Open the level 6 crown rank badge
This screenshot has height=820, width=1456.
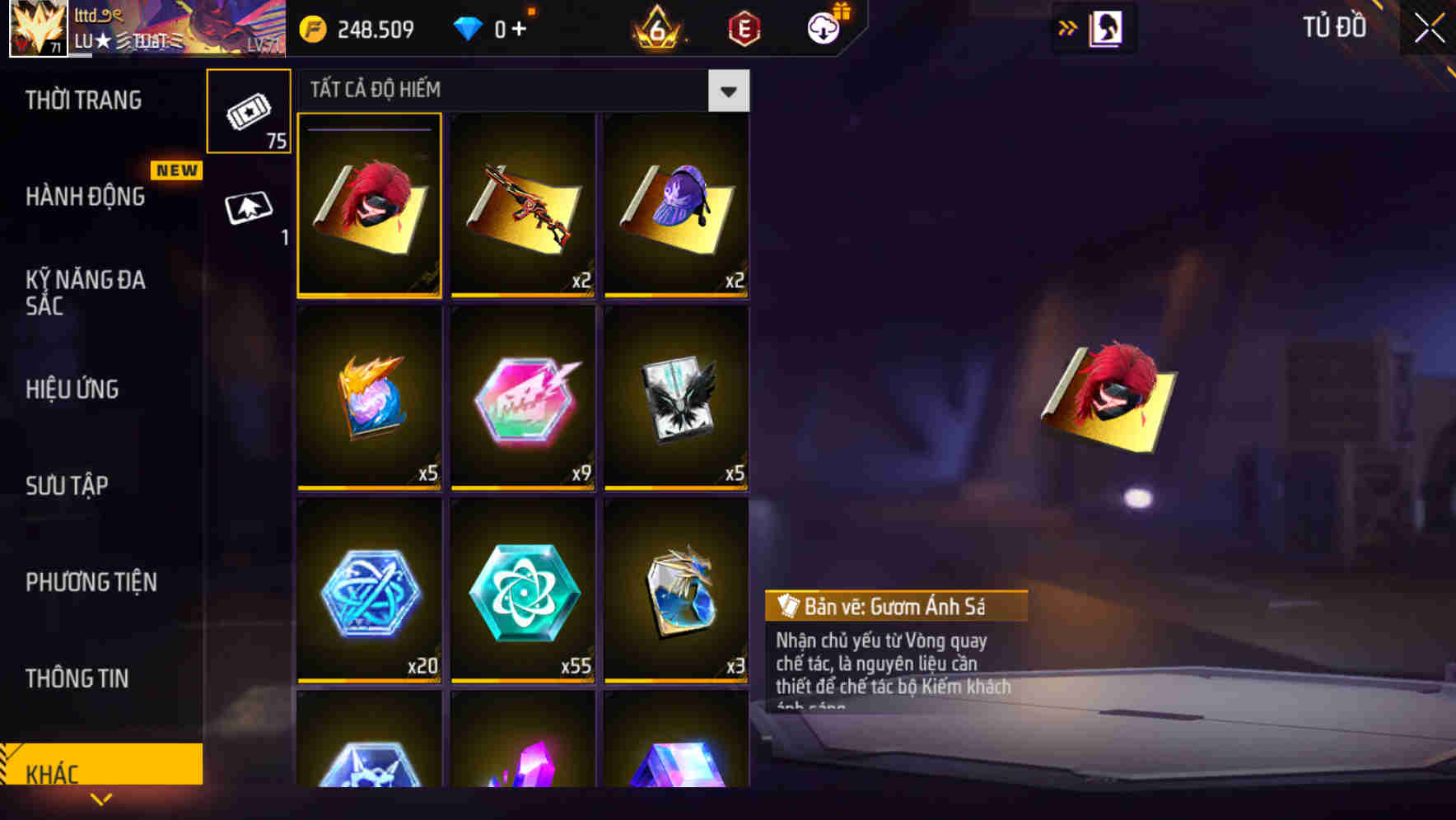(659, 27)
